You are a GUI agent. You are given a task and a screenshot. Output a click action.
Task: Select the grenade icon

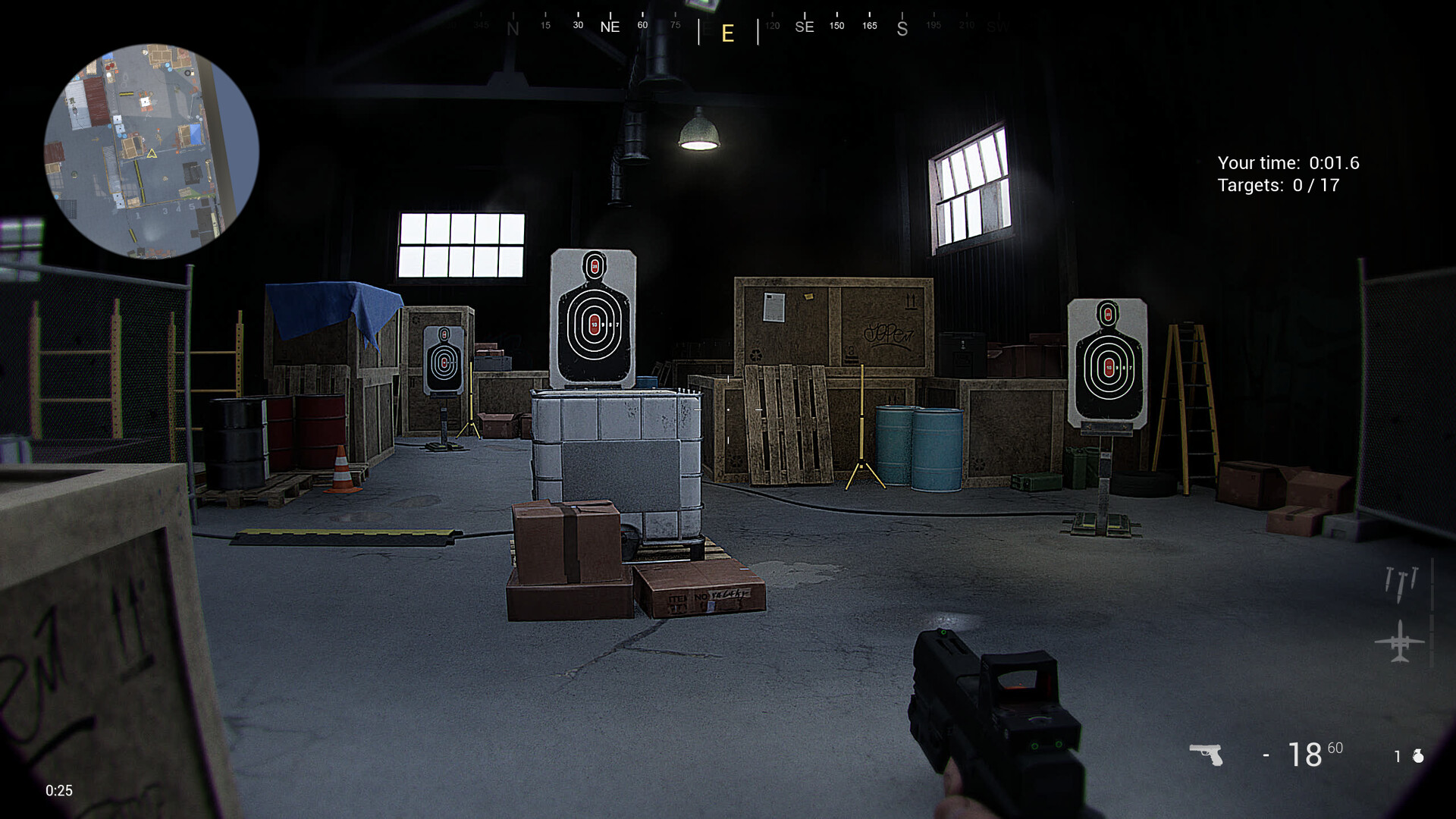click(x=1418, y=755)
